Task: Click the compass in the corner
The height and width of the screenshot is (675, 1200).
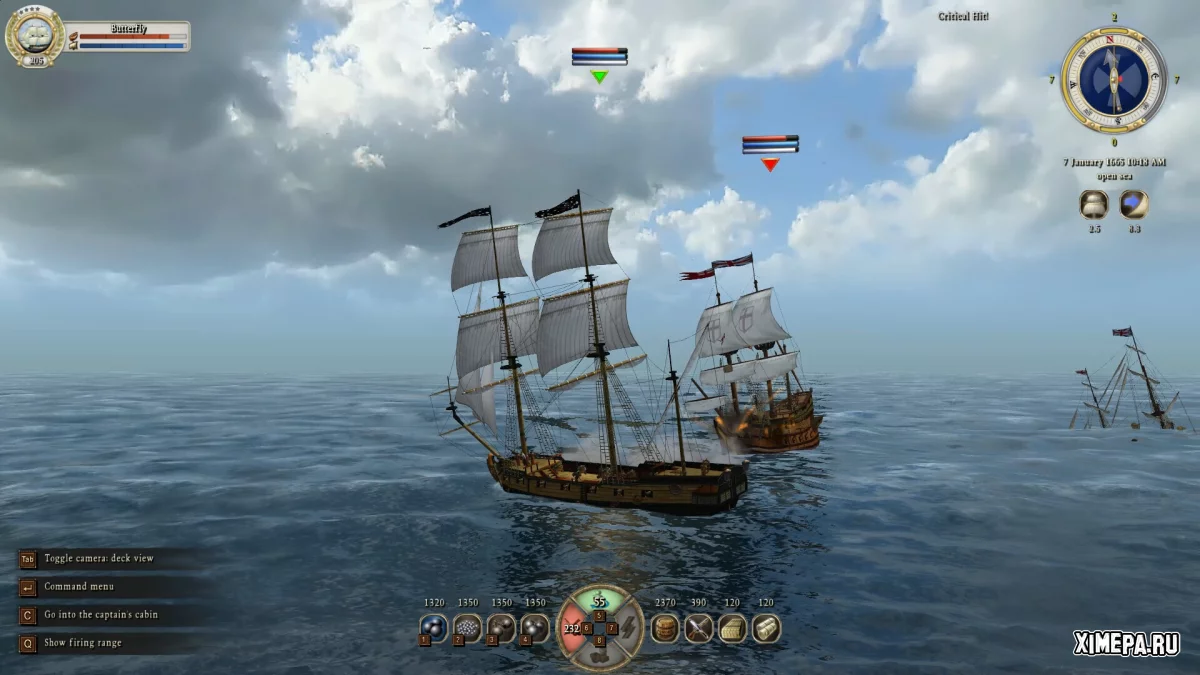Action: [x=1114, y=79]
